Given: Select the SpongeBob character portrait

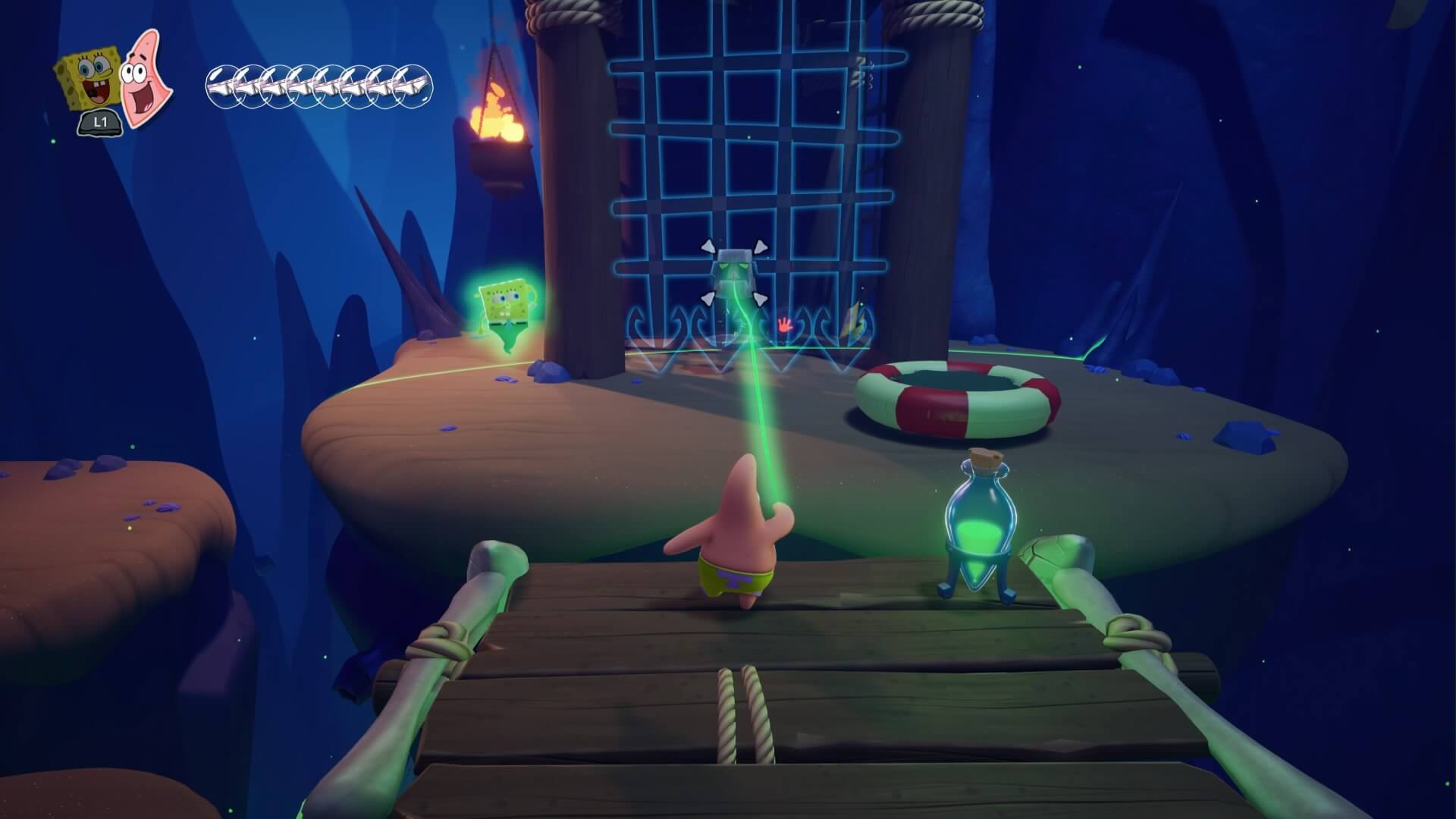Looking at the screenshot, I should pos(85,80).
